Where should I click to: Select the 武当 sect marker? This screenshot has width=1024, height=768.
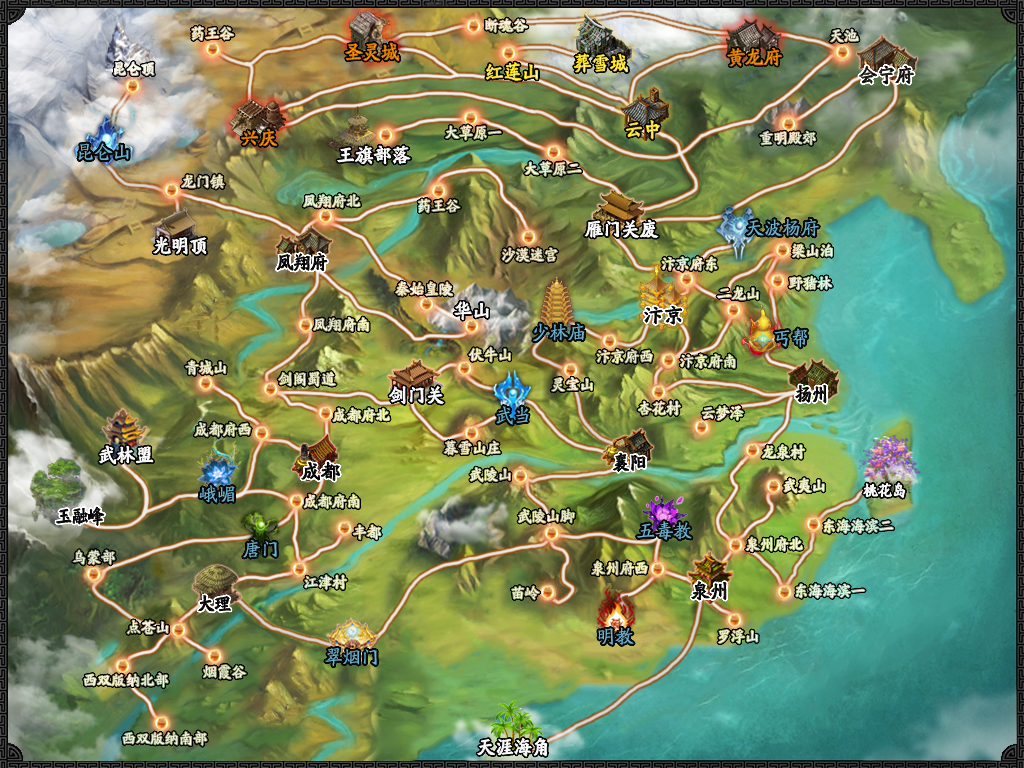tap(514, 390)
